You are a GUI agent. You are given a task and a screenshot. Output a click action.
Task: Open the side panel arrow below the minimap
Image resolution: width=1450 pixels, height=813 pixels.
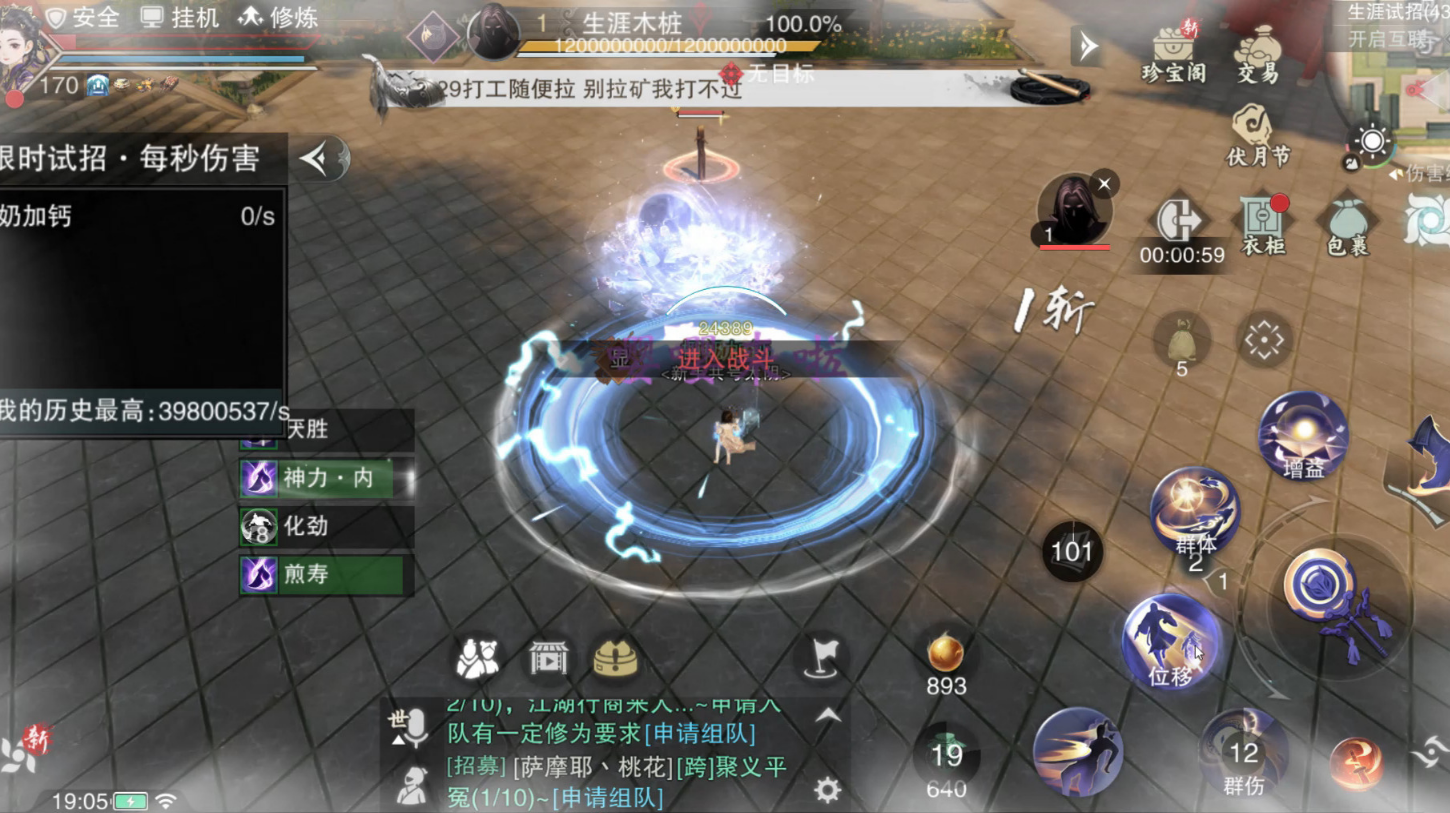[x=1085, y=45]
